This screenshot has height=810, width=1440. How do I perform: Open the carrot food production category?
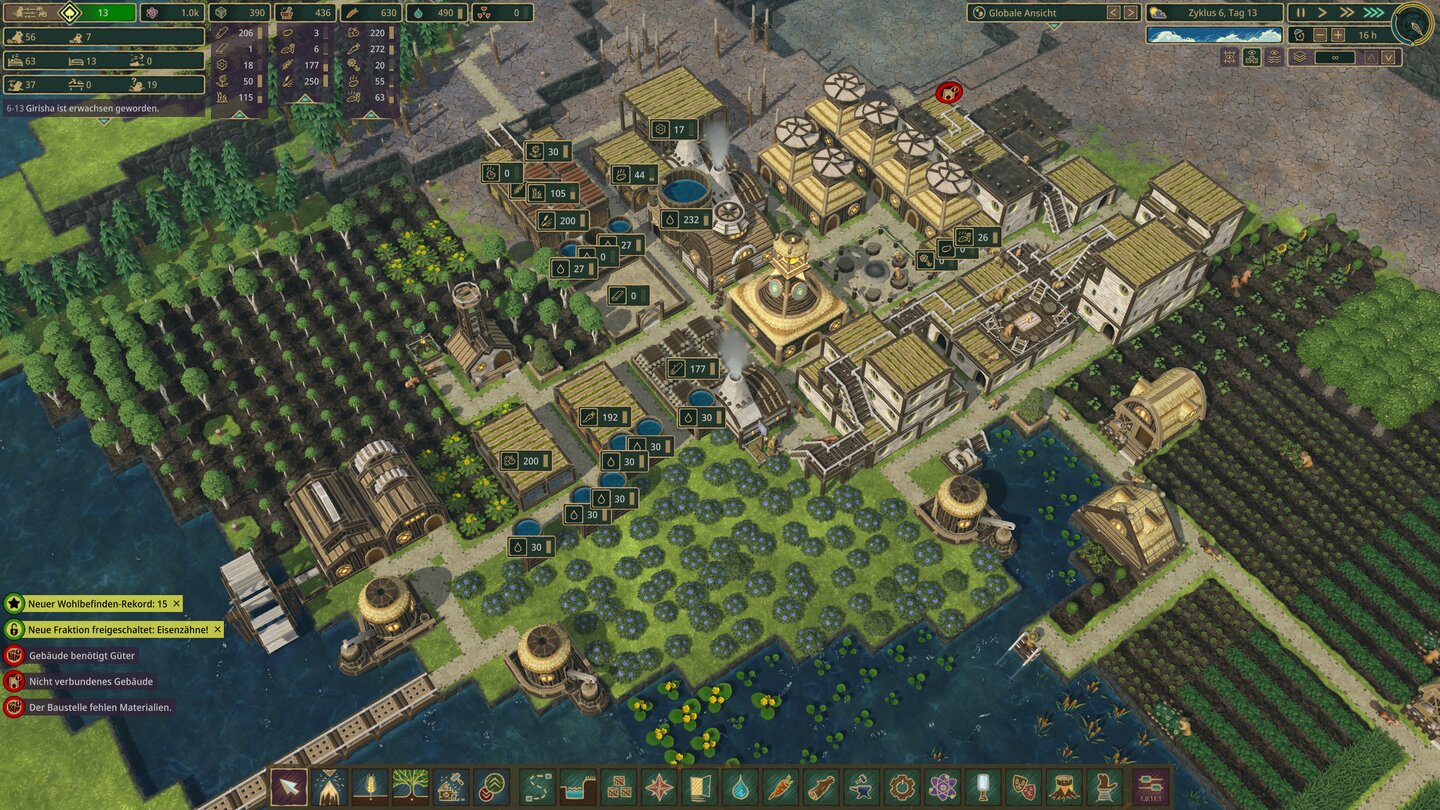[x=779, y=787]
